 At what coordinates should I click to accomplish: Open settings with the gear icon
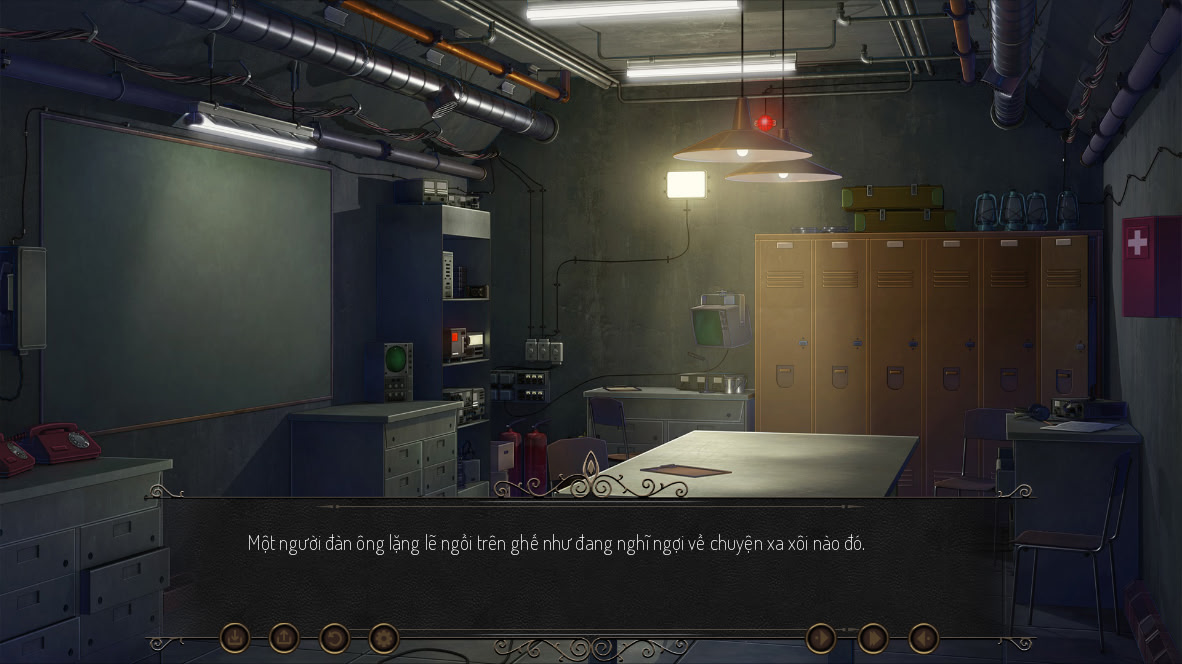pyautogui.click(x=384, y=637)
